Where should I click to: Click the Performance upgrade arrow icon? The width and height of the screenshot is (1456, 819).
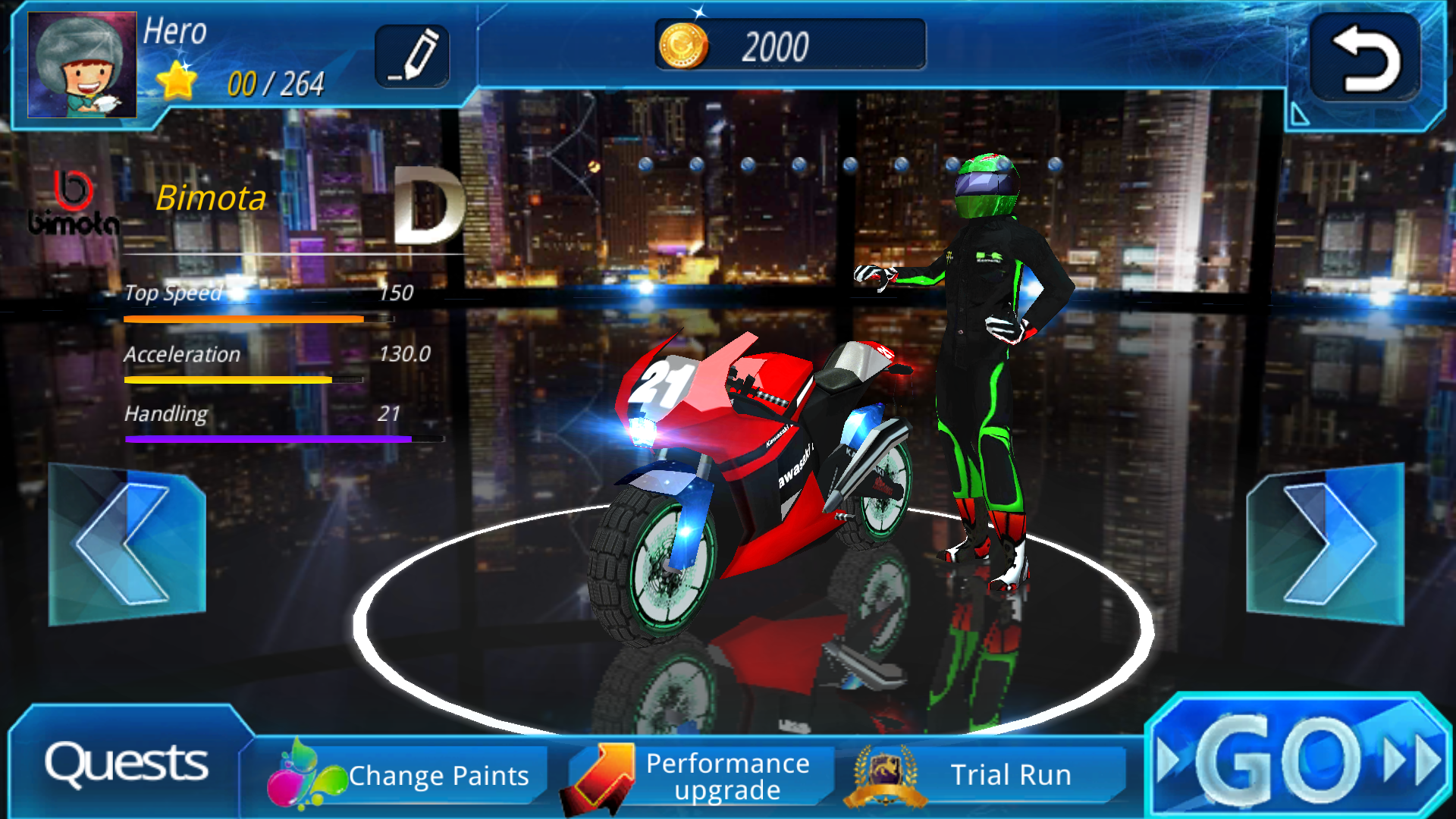click(x=598, y=774)
